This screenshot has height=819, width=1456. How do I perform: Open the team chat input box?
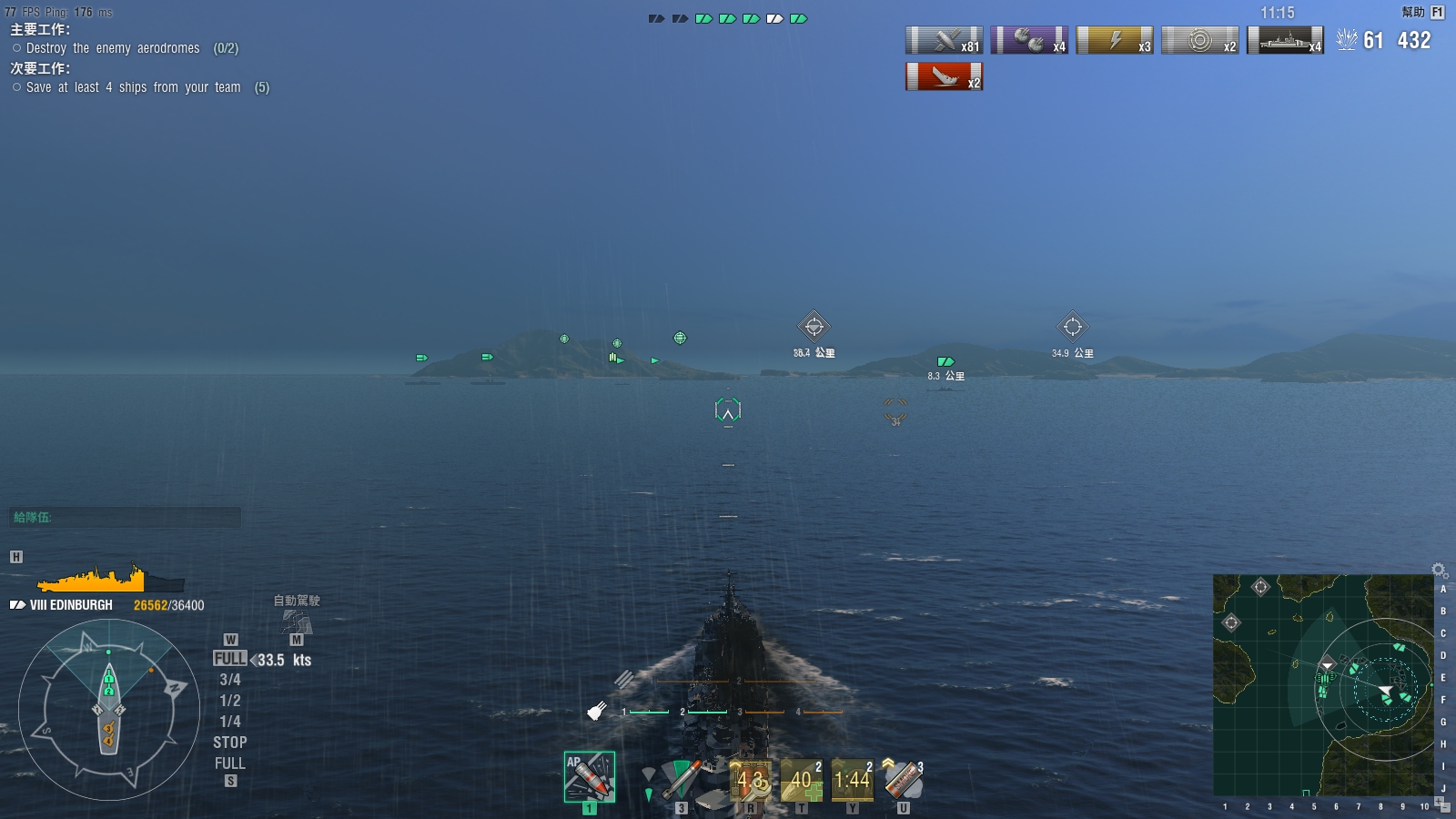[126, 517]
